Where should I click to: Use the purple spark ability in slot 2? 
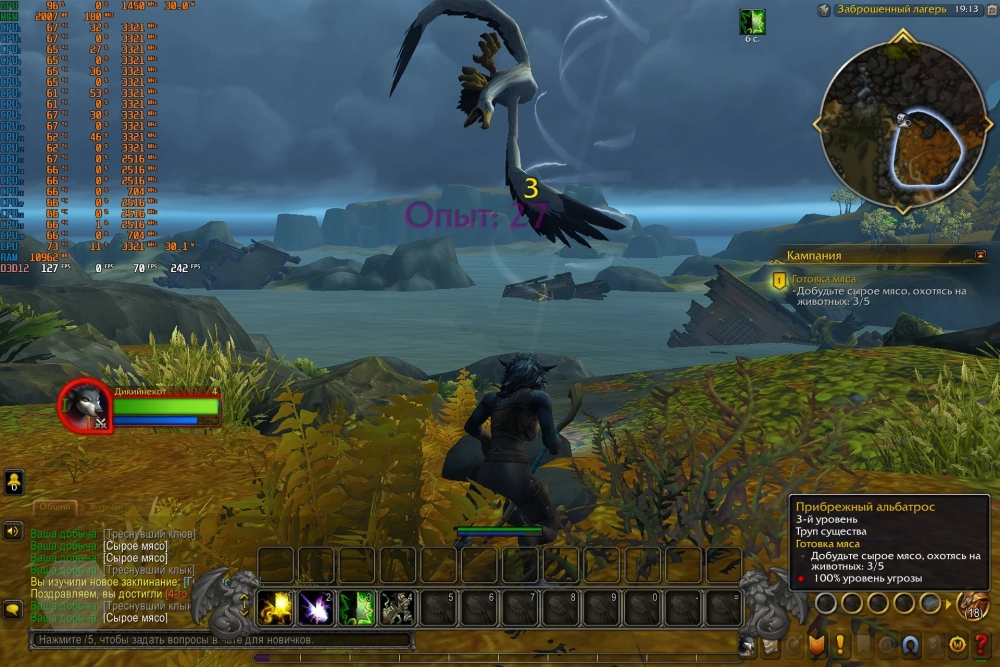click(x=316, y=607)
